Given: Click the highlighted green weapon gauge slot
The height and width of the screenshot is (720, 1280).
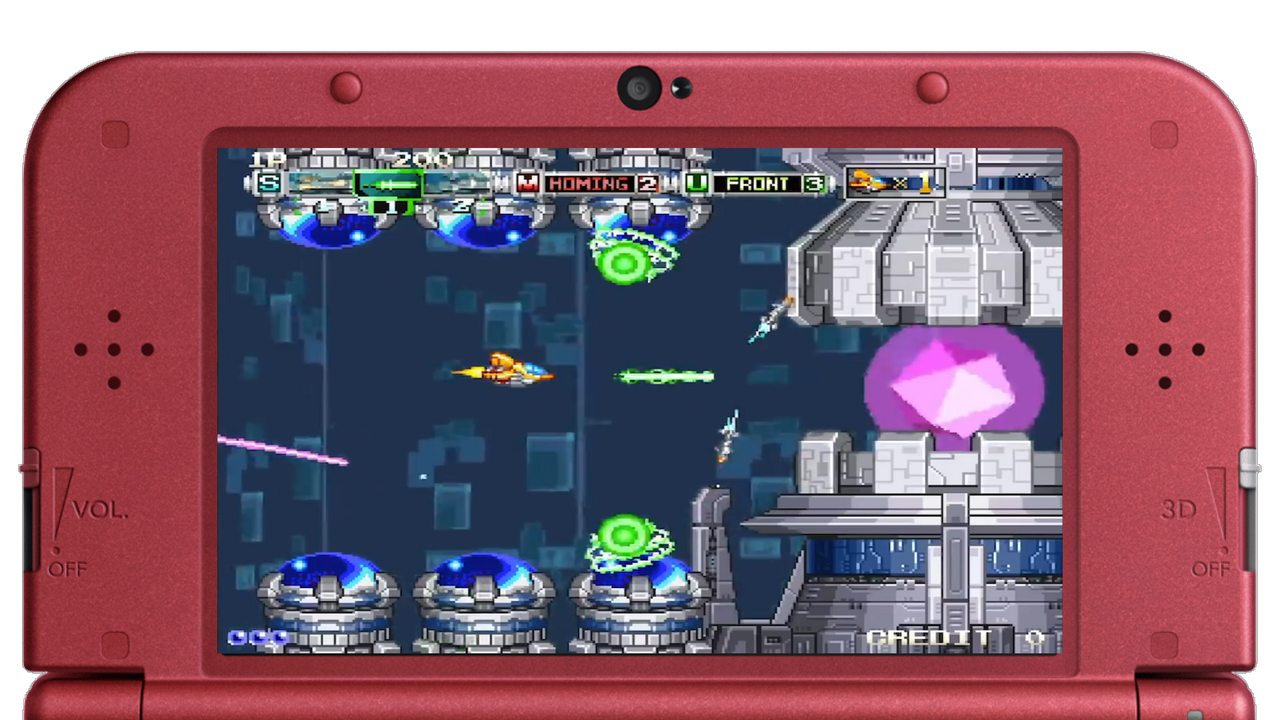Looking at the screenshot, I should [388, 184].
